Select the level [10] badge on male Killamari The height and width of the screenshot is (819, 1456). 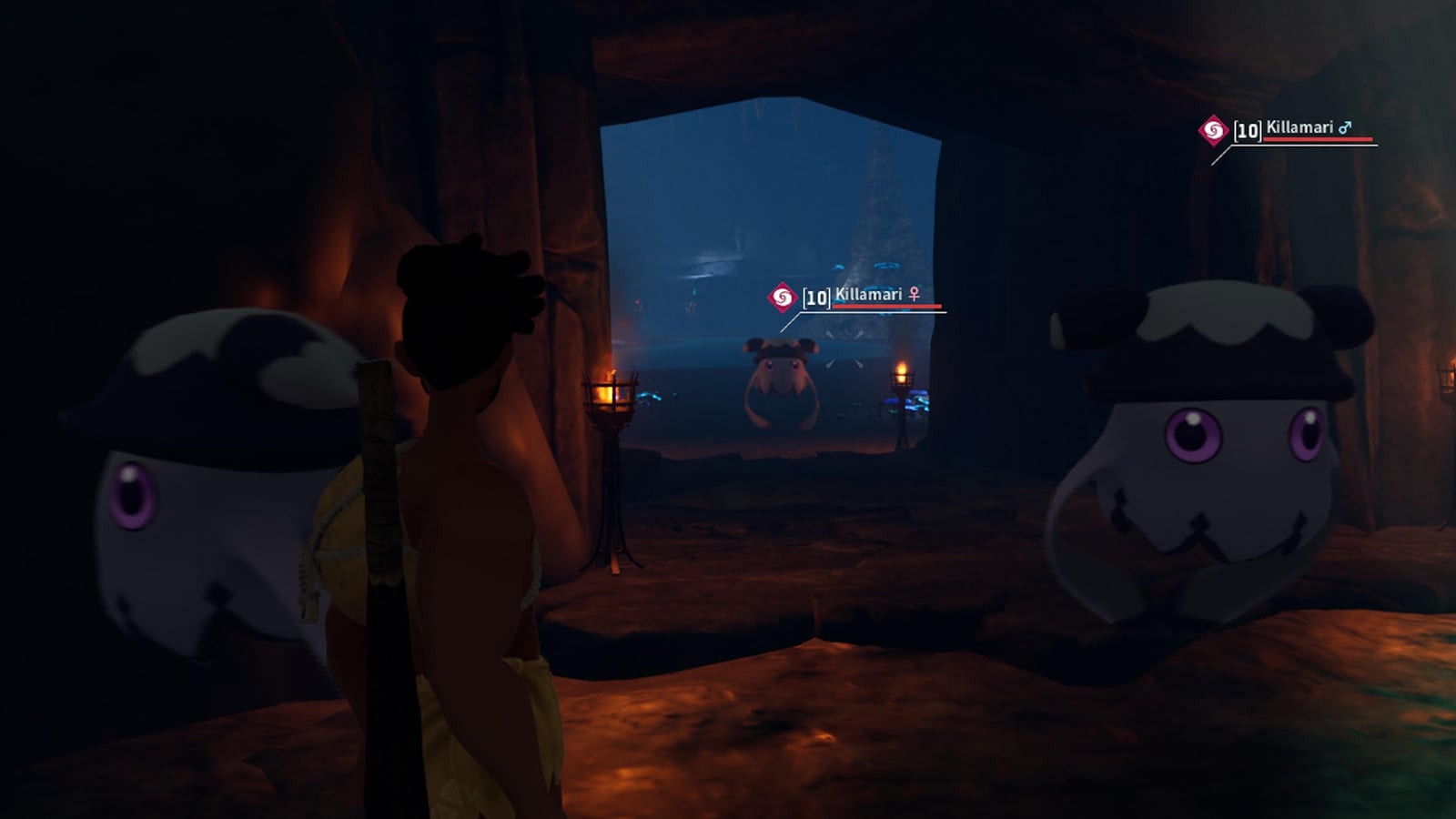point(1246,128)
